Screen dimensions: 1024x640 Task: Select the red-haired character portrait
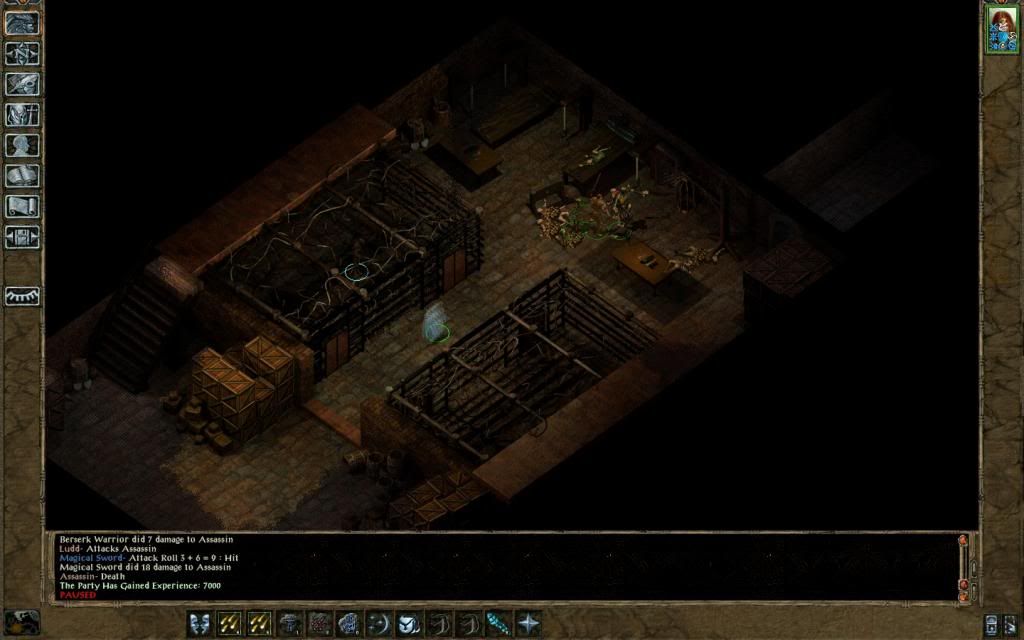(1000, 28)
